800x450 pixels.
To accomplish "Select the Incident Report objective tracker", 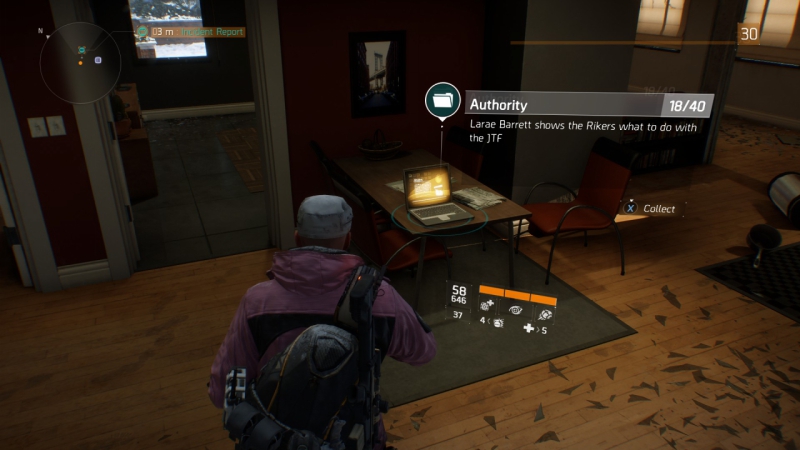I will tap(196, 32).
